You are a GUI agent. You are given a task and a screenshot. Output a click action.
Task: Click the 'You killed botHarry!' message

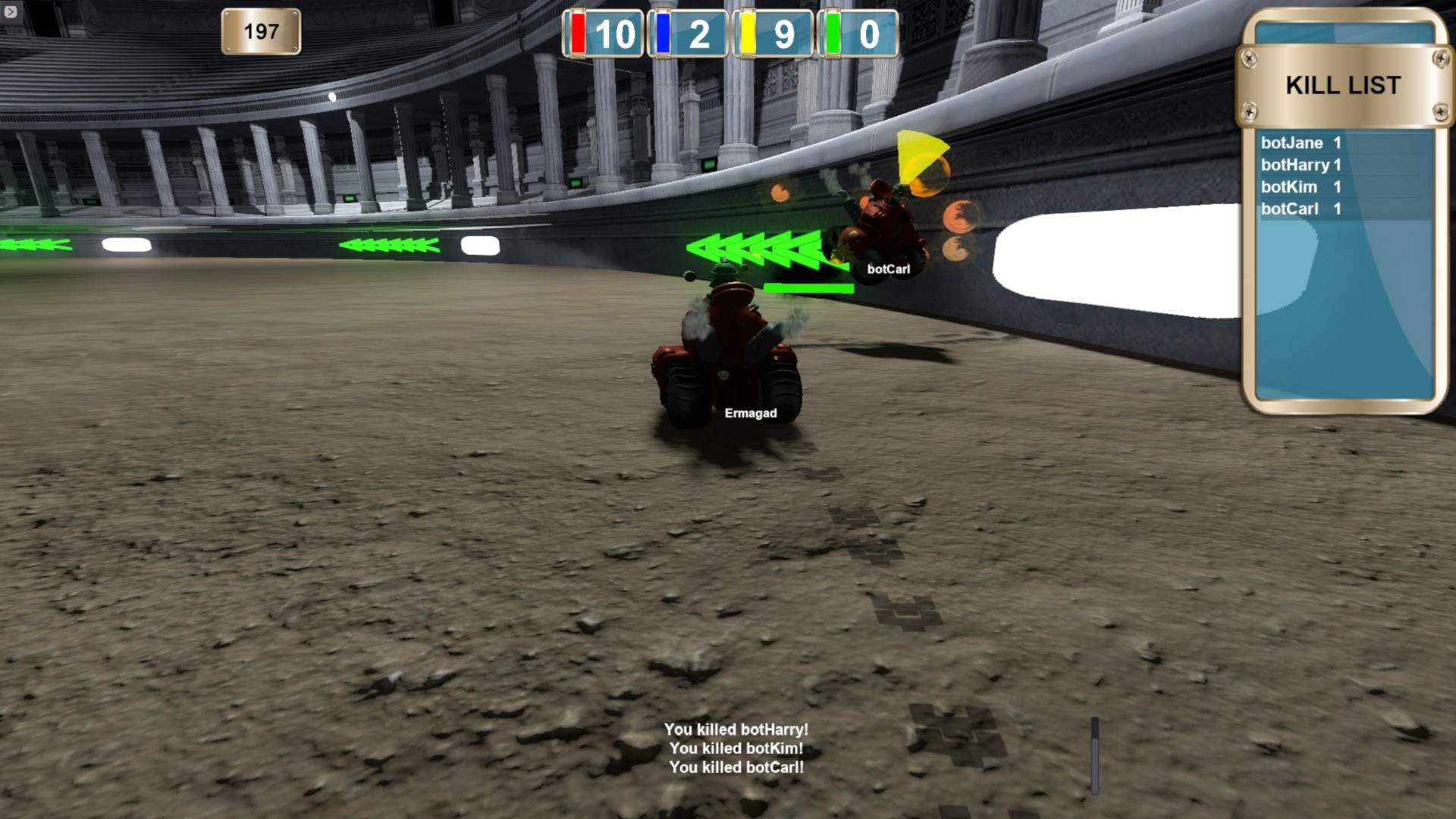click(735, 731)
